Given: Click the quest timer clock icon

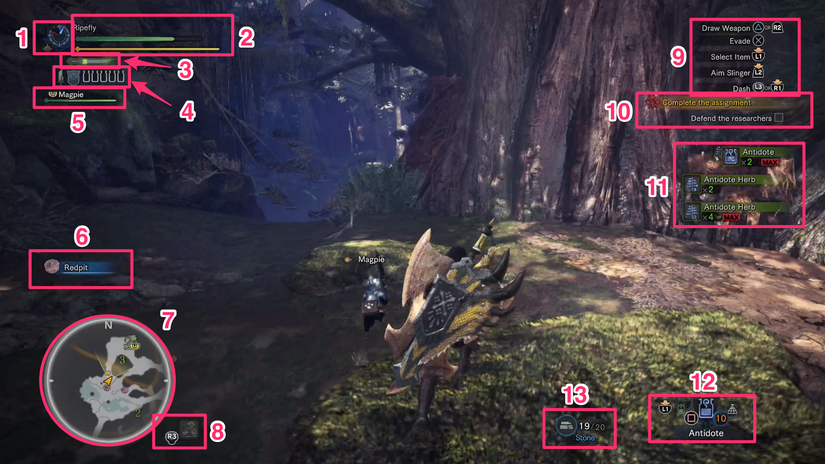Looking at the screenshot, I should coord(54,37).
